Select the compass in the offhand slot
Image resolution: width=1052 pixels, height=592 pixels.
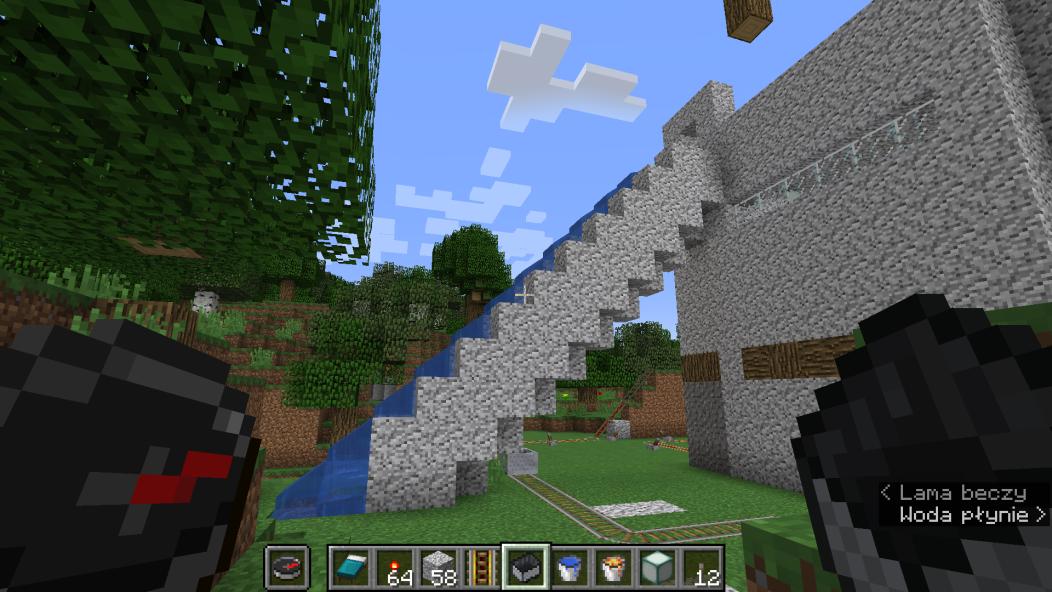(285, 568)
